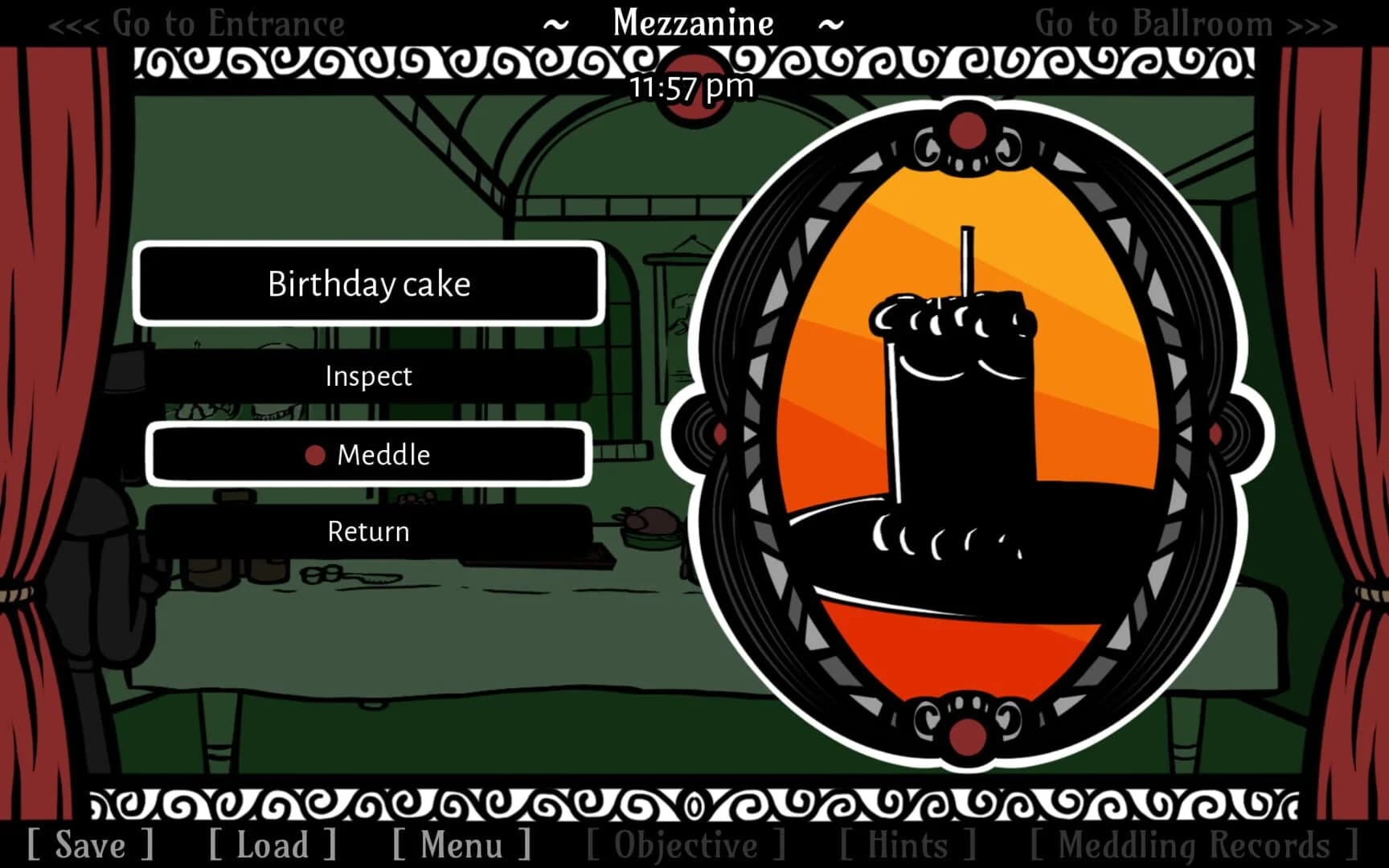Click Return to close the cake options
Viewport: 1389px width, 868px height.
367,531
